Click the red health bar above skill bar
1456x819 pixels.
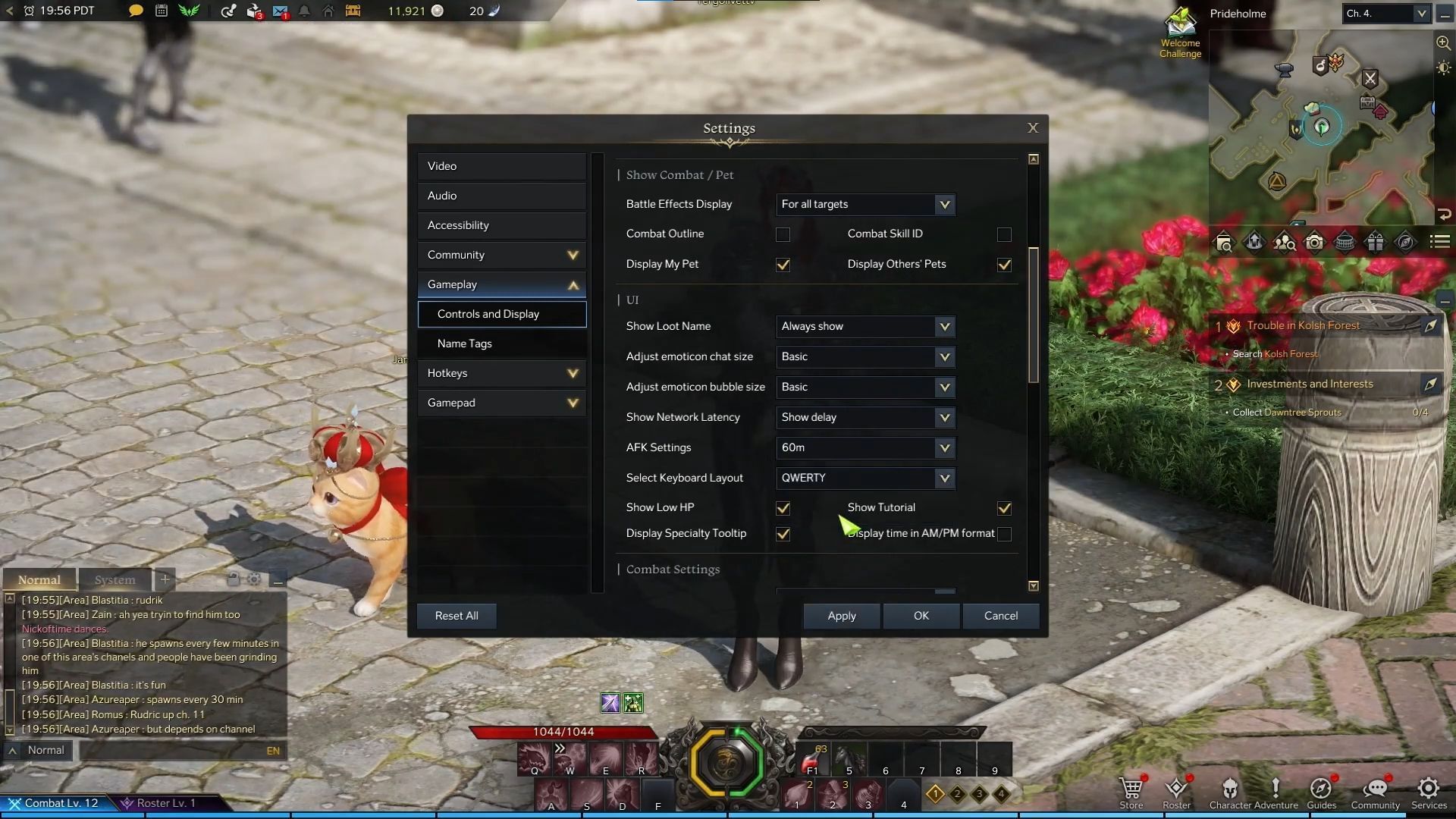tap(562, 732)
